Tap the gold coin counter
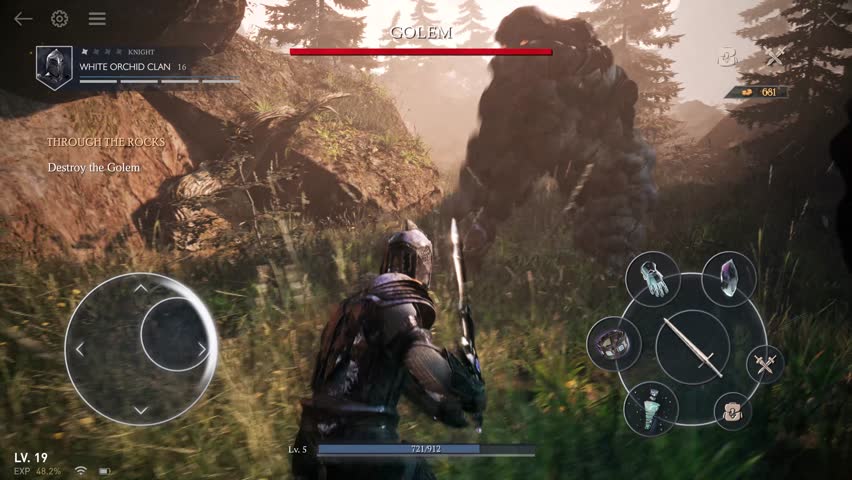Viewport: 852px width, 480px height. (757, 92)
